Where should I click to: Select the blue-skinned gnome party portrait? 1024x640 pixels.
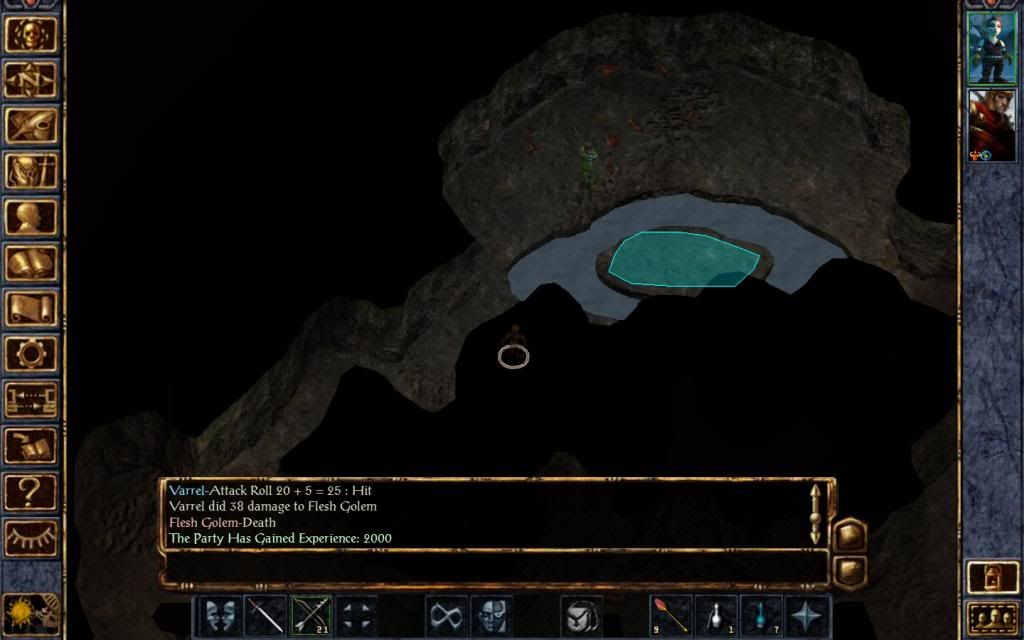[991, 48]
